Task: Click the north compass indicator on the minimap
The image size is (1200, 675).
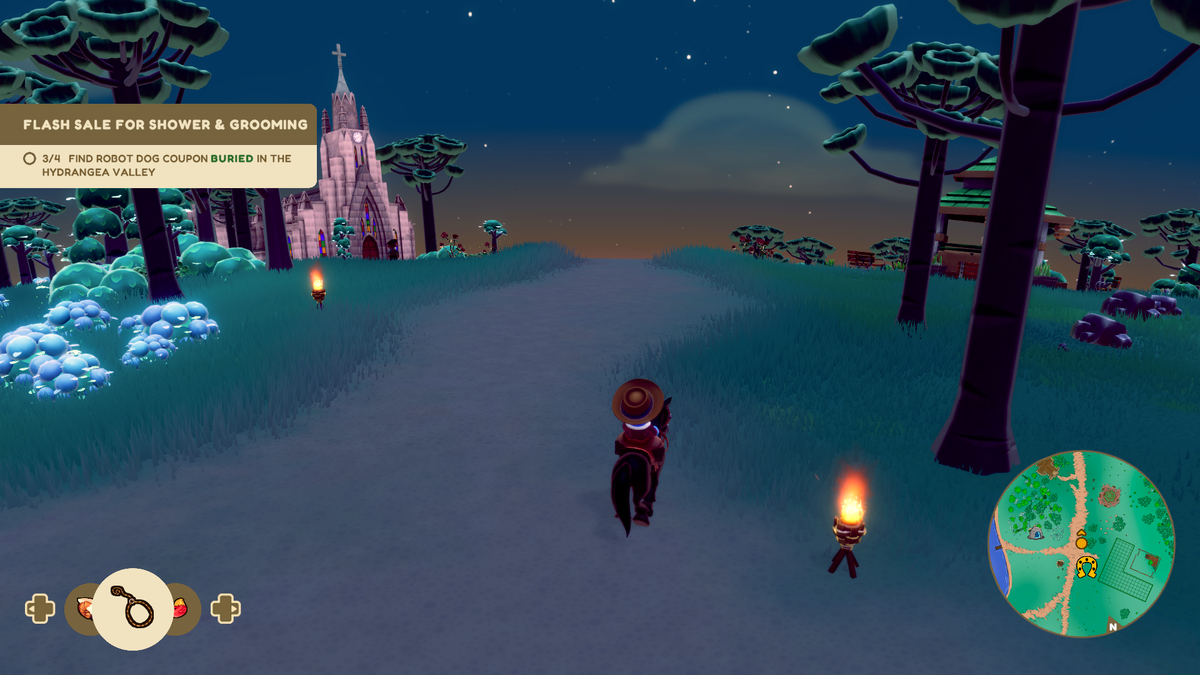Action: [1112, 627]
